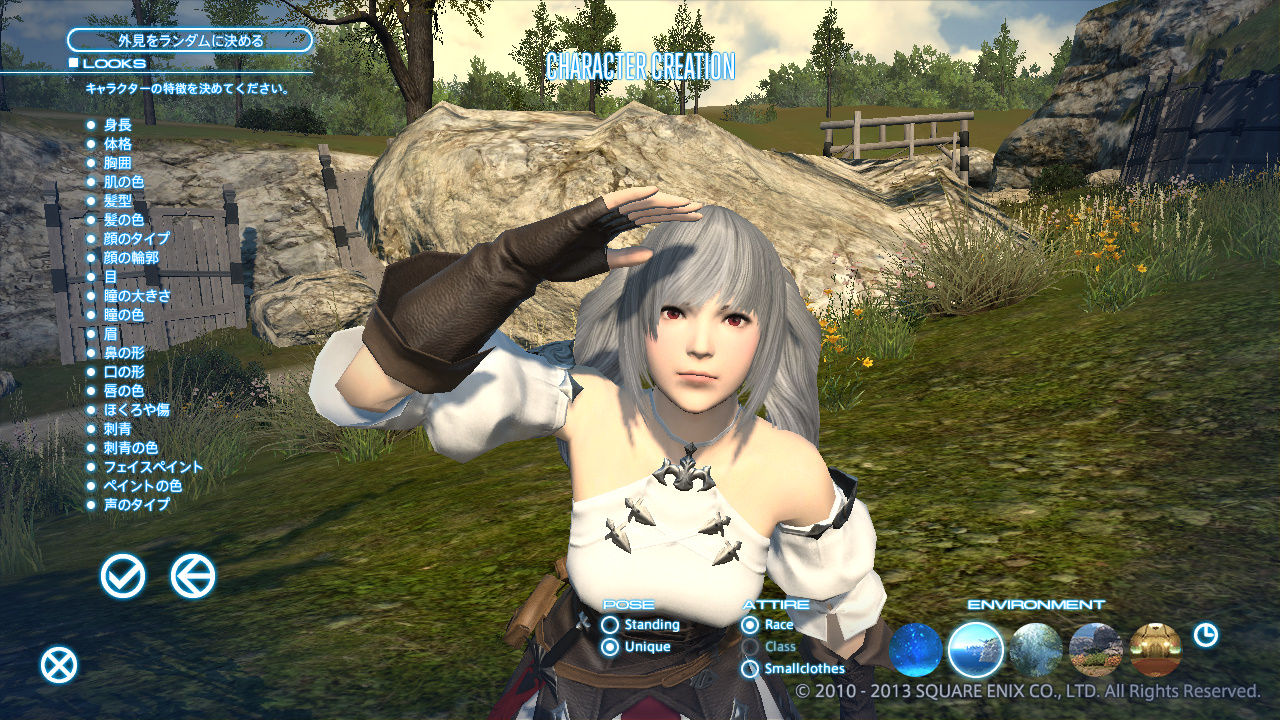Choose the golden temple environment icon
1280x720 pixels.
click(1156, 648)
